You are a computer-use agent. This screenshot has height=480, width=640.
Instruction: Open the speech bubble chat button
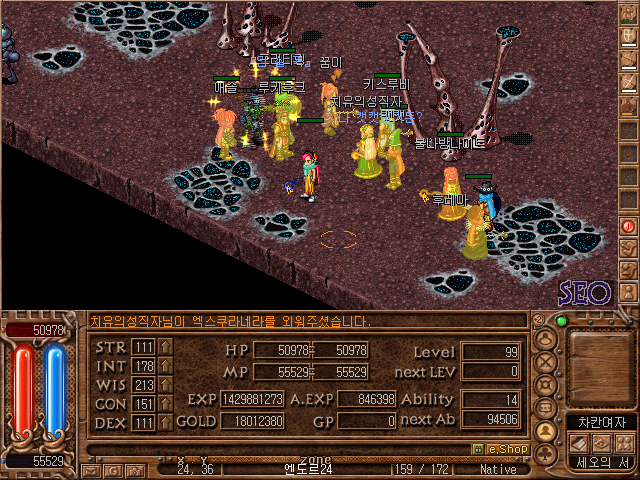(x=547, y=408)
